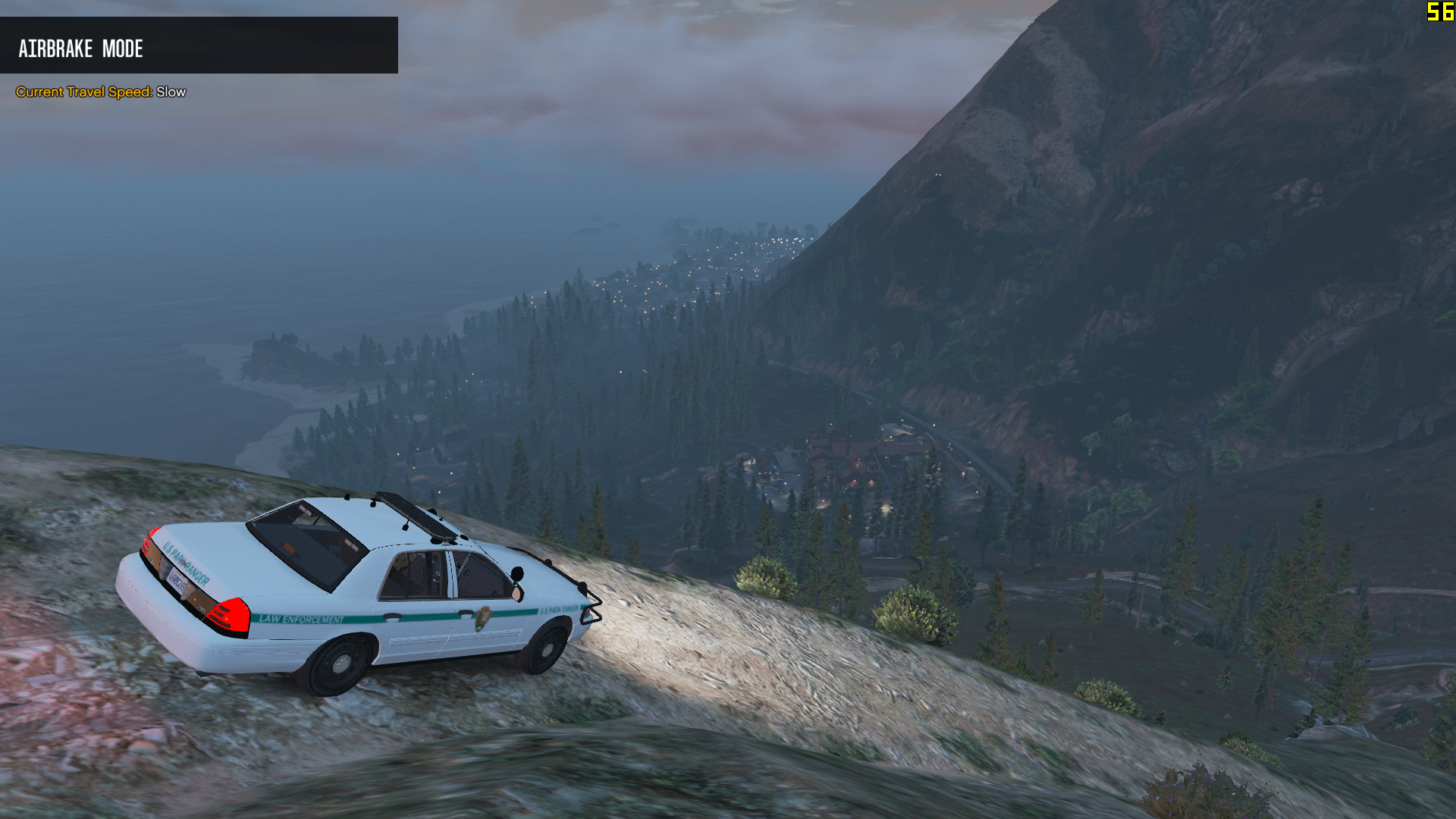Select the Current Travel Speed setting
The width and height of the screenshot is (1456, 819).
[x=101, y=92]
